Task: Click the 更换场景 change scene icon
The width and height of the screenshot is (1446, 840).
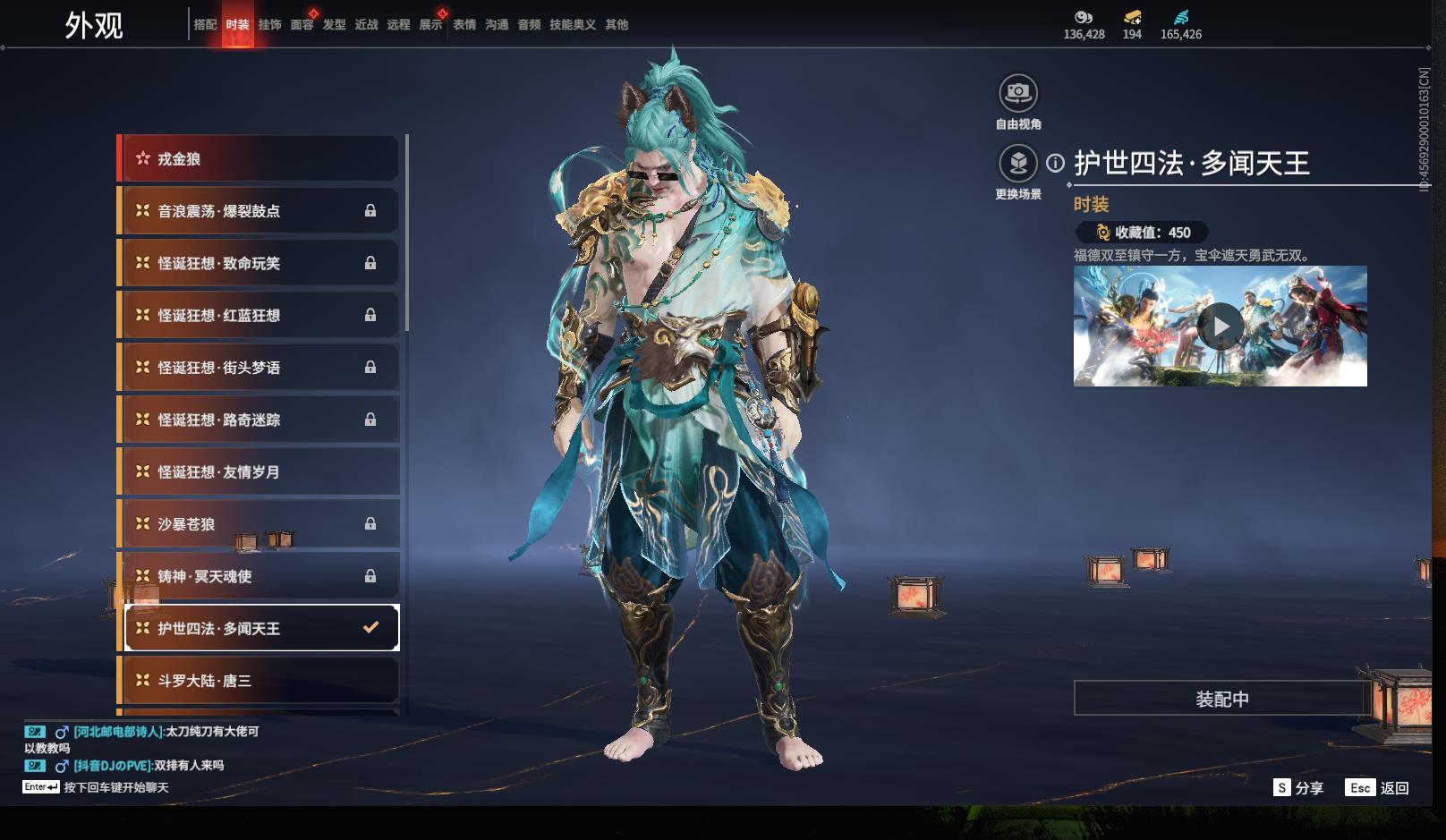Action: coord(1018,164)
